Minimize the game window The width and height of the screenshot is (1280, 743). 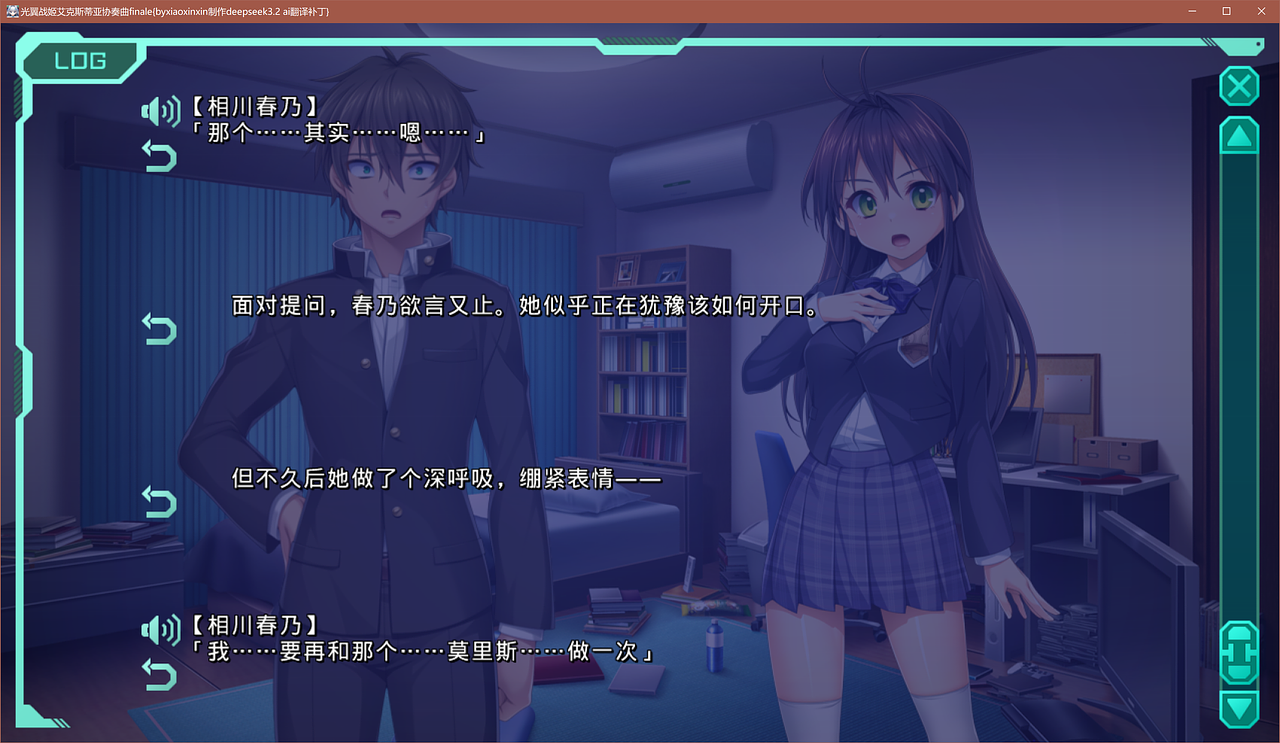[1193, 11]
